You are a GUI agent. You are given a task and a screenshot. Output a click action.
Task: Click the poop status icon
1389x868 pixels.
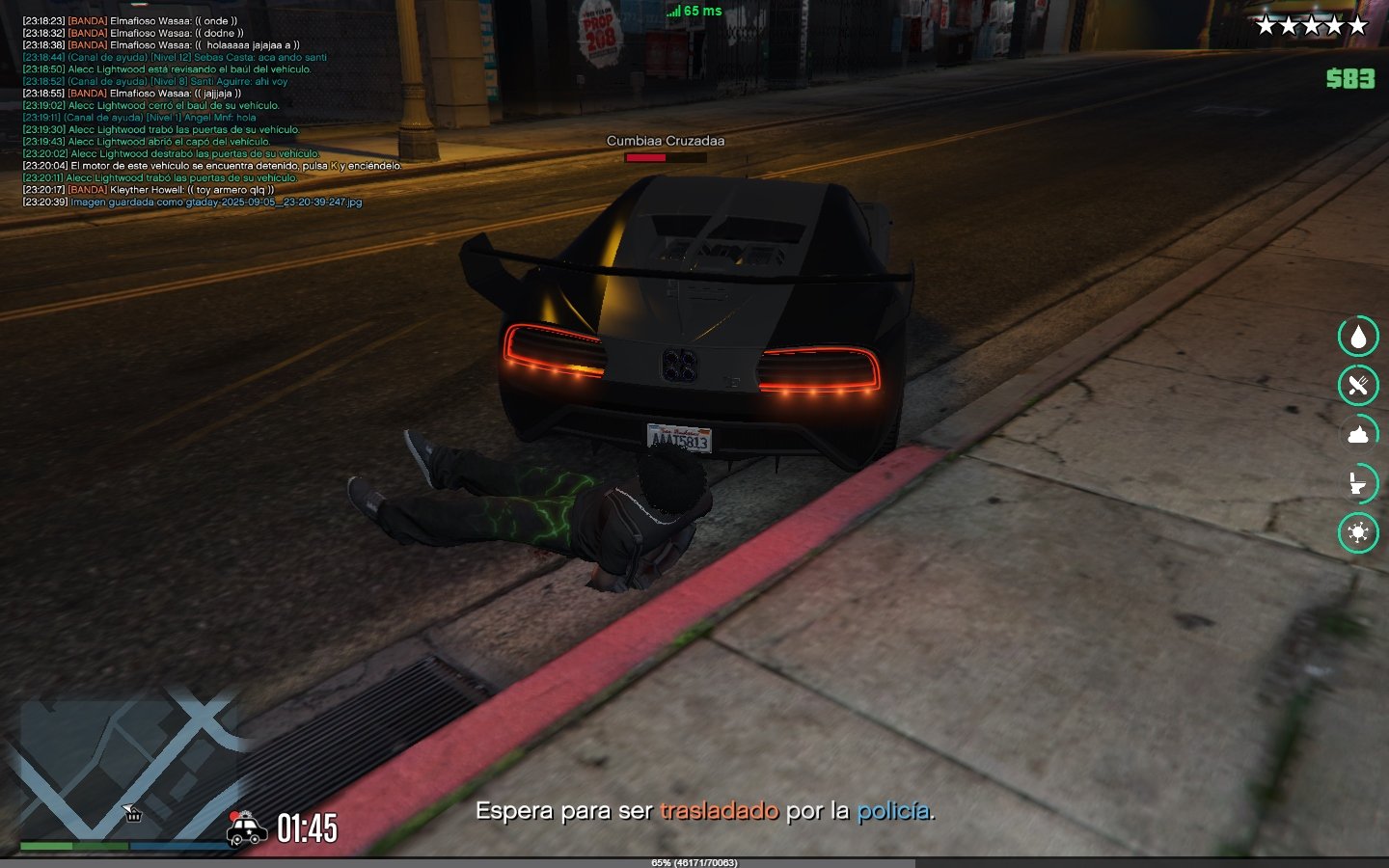tap(1358, 434)
